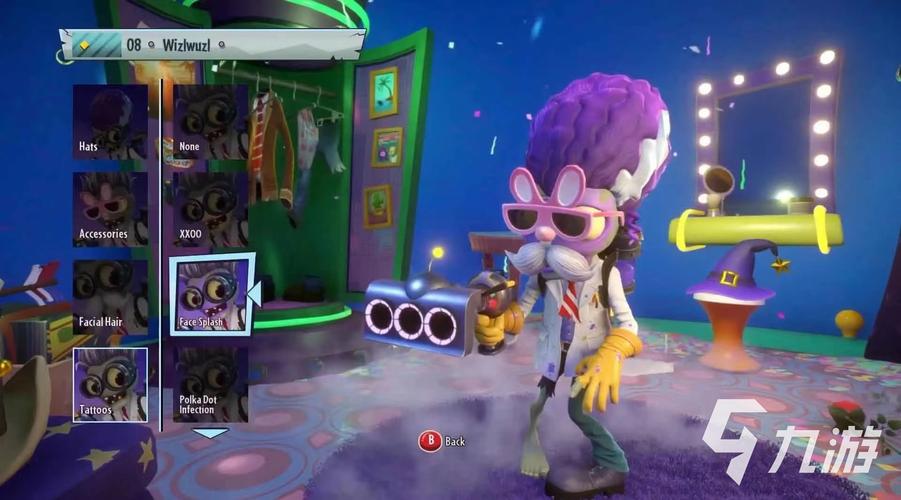
Task: Pick the XXOO tattoo option
Action: tap(210, 210)
